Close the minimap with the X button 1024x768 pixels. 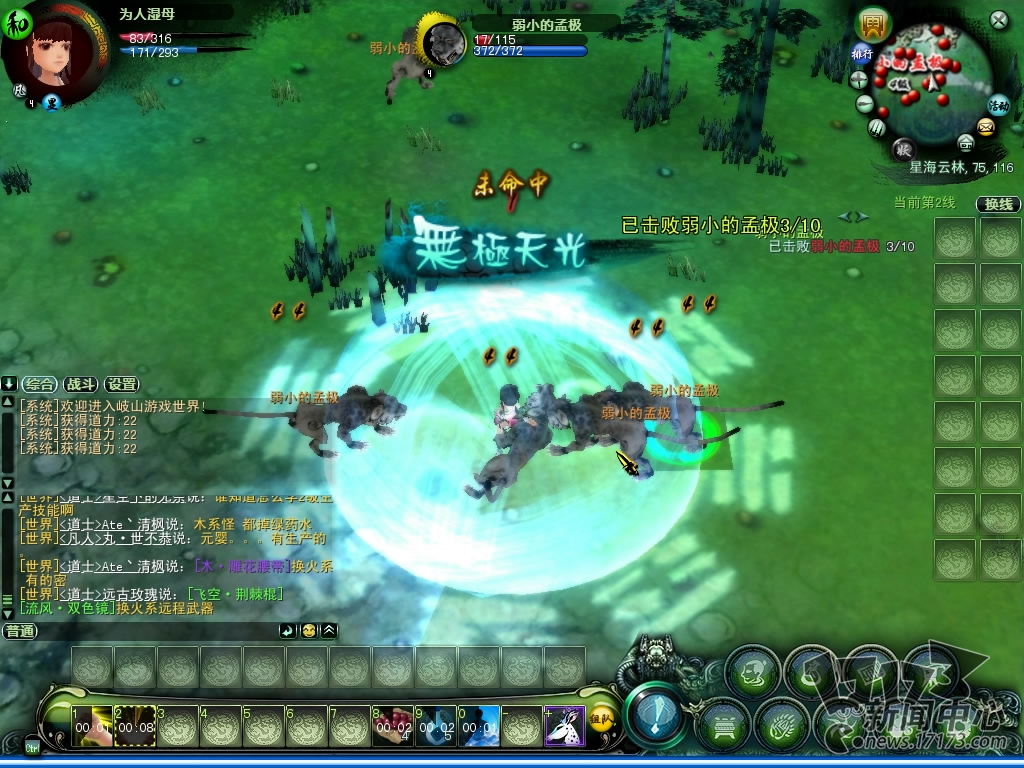pos(998,20)
